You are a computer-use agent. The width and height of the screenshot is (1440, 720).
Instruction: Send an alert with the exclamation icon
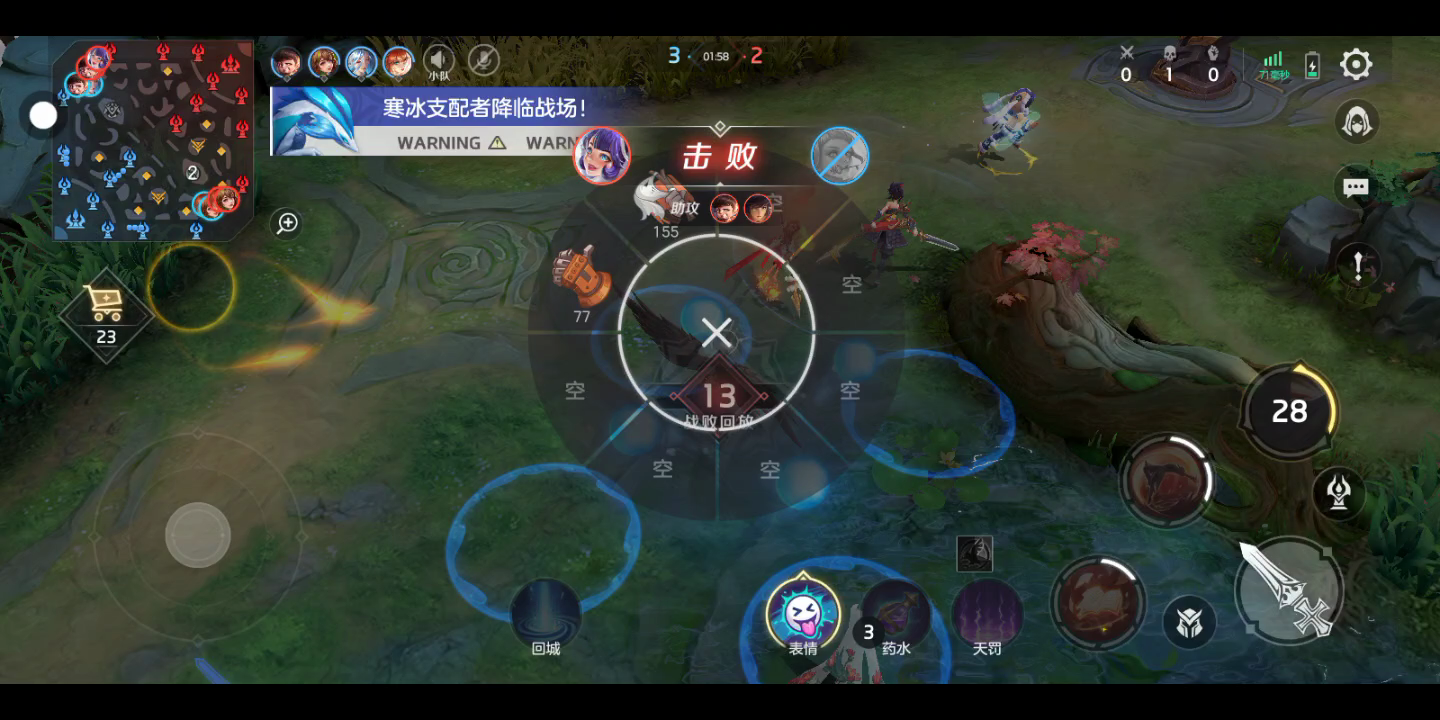1357,265
